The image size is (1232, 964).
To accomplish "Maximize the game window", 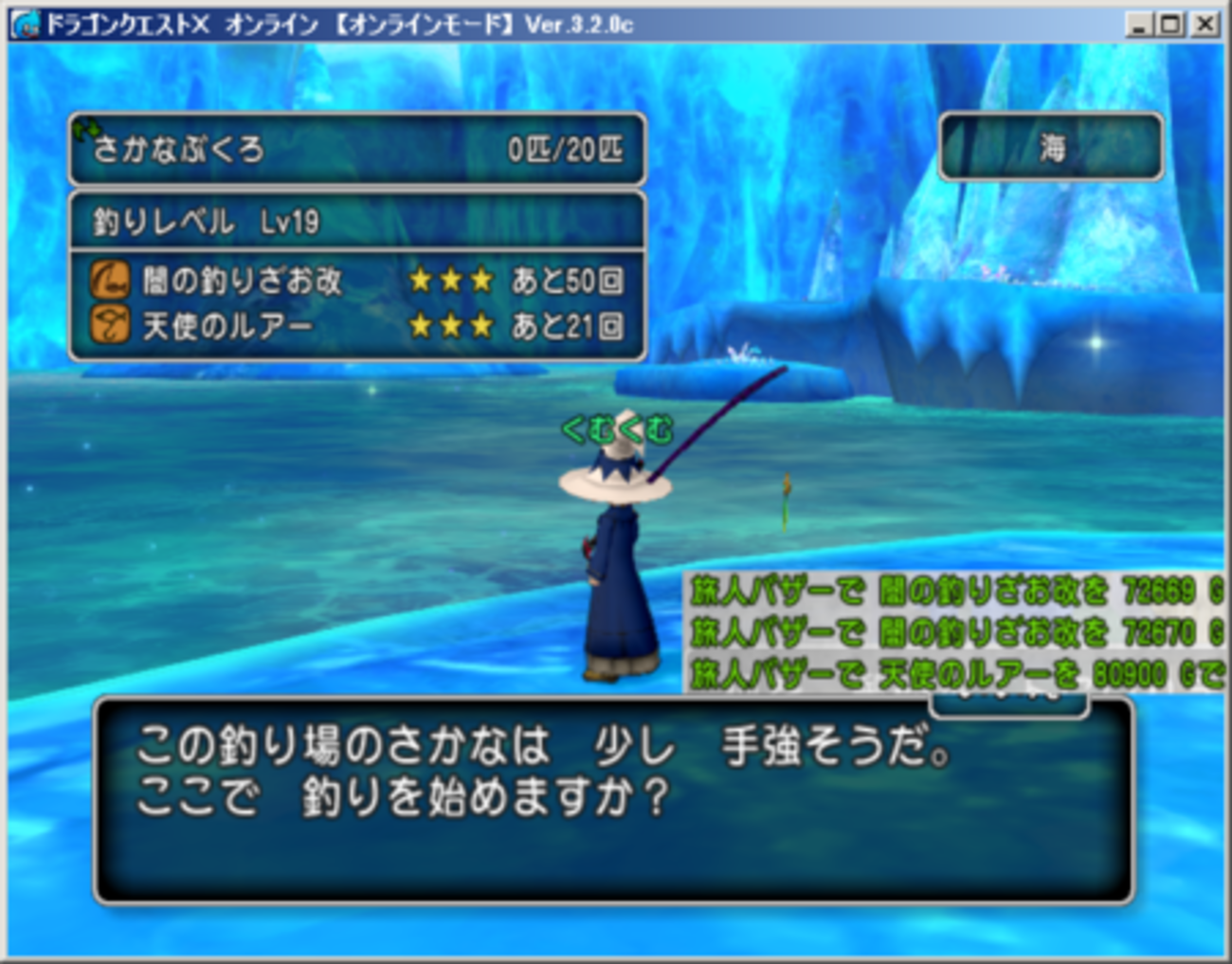I will (1171, 24).
